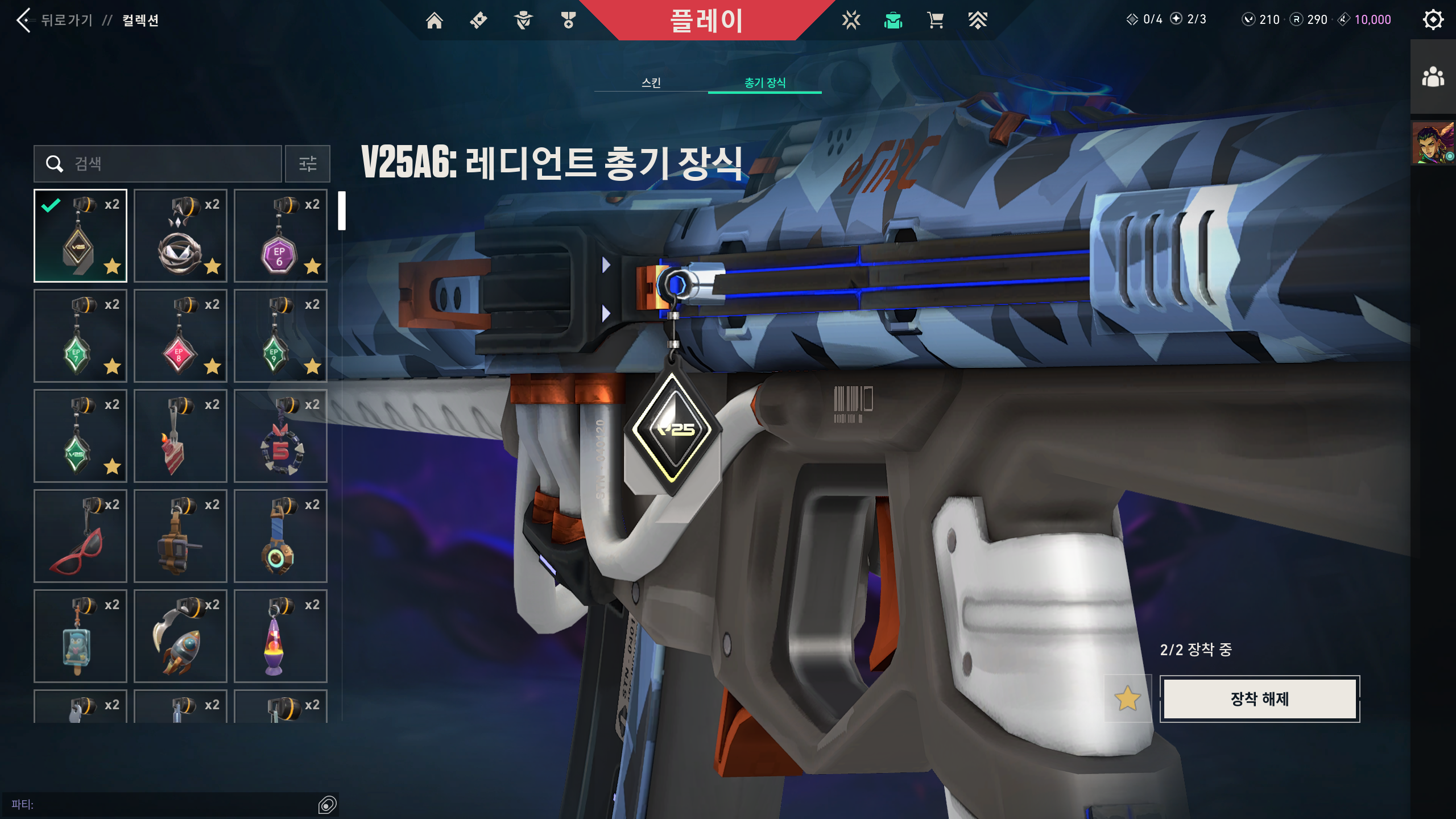This screenshot has height=819, width=1456.
Task: Click the 파티 chat input field
Action: 171,804
